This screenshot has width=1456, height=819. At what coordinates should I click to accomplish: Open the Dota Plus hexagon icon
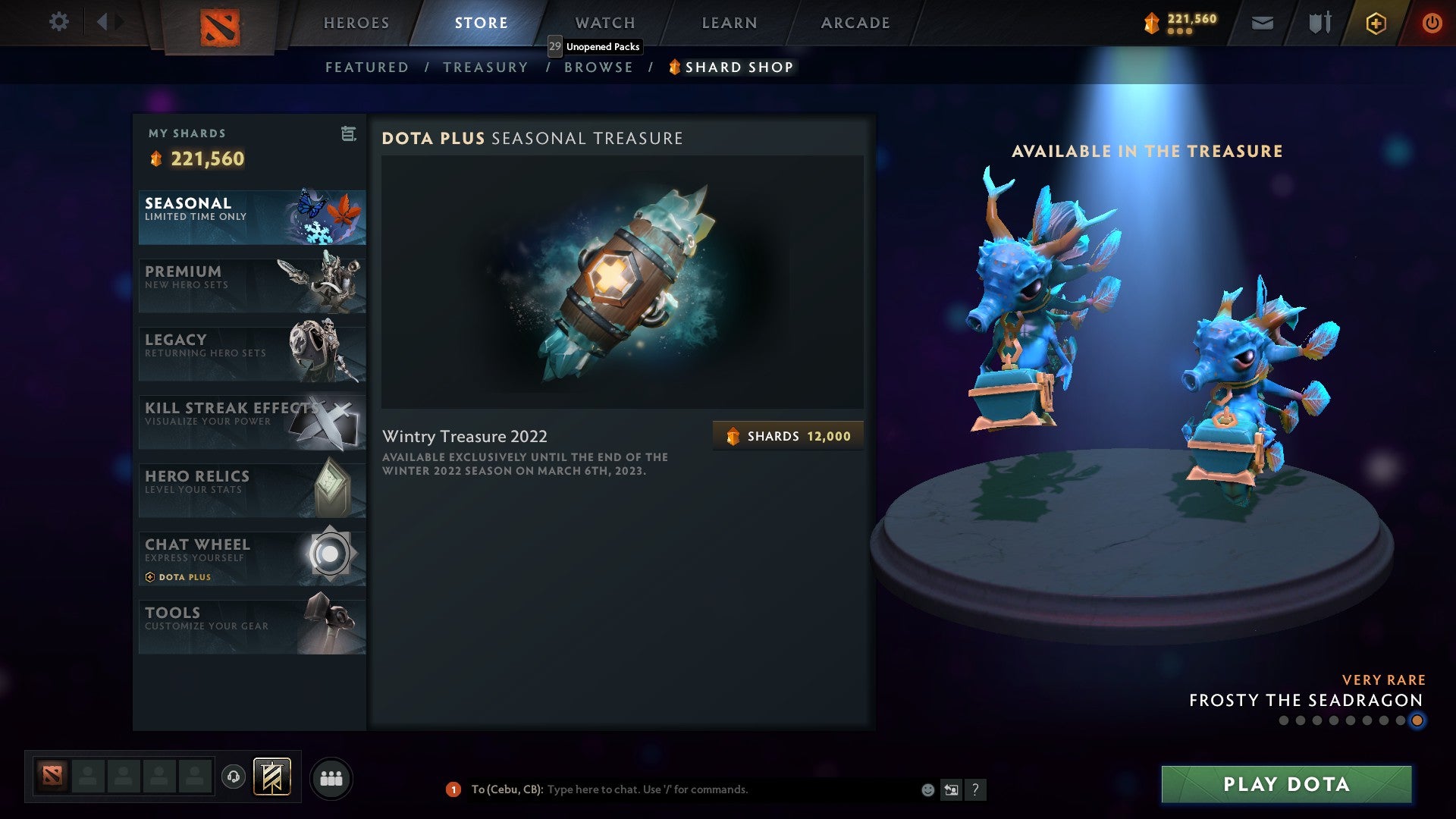coord(1376,23)
